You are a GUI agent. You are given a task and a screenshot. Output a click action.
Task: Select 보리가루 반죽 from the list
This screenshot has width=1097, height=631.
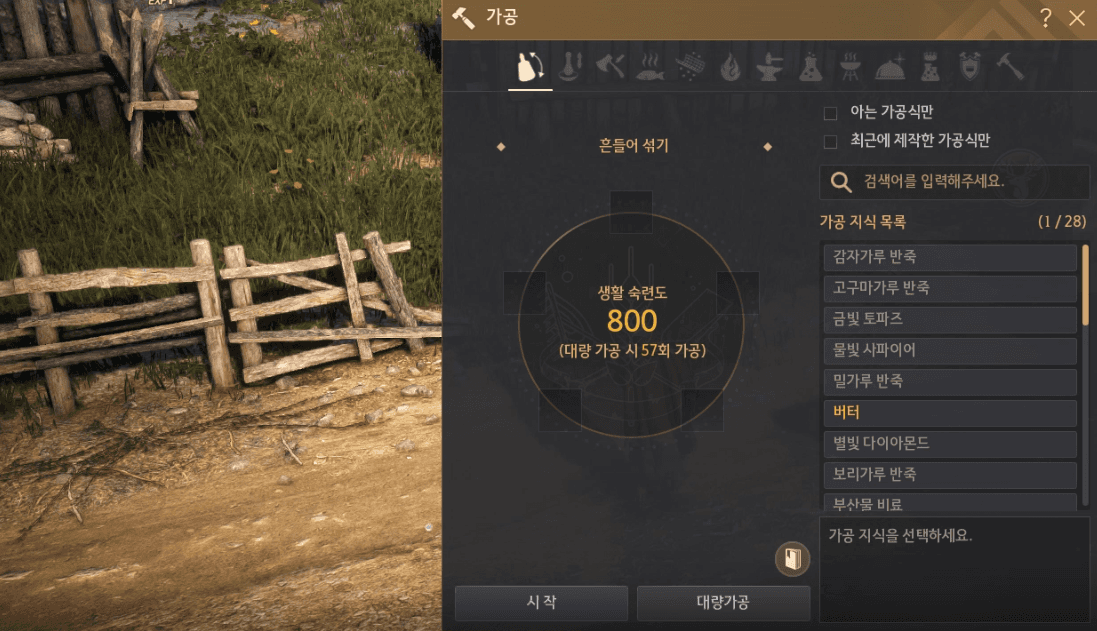(949, 474)
